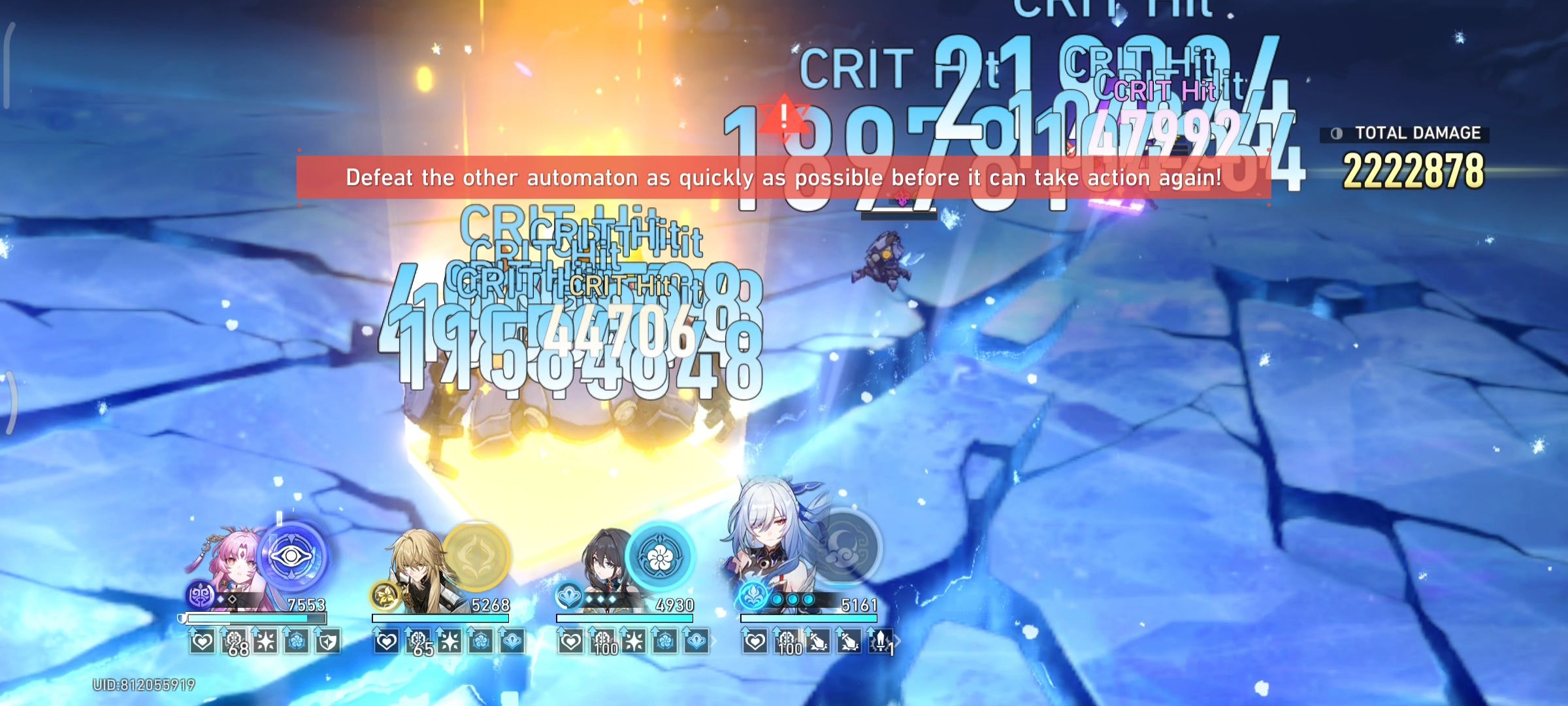Expand Jingliu's hidden buff row chevron
Screen dimensions: 1568x706
tap(896, 639)
